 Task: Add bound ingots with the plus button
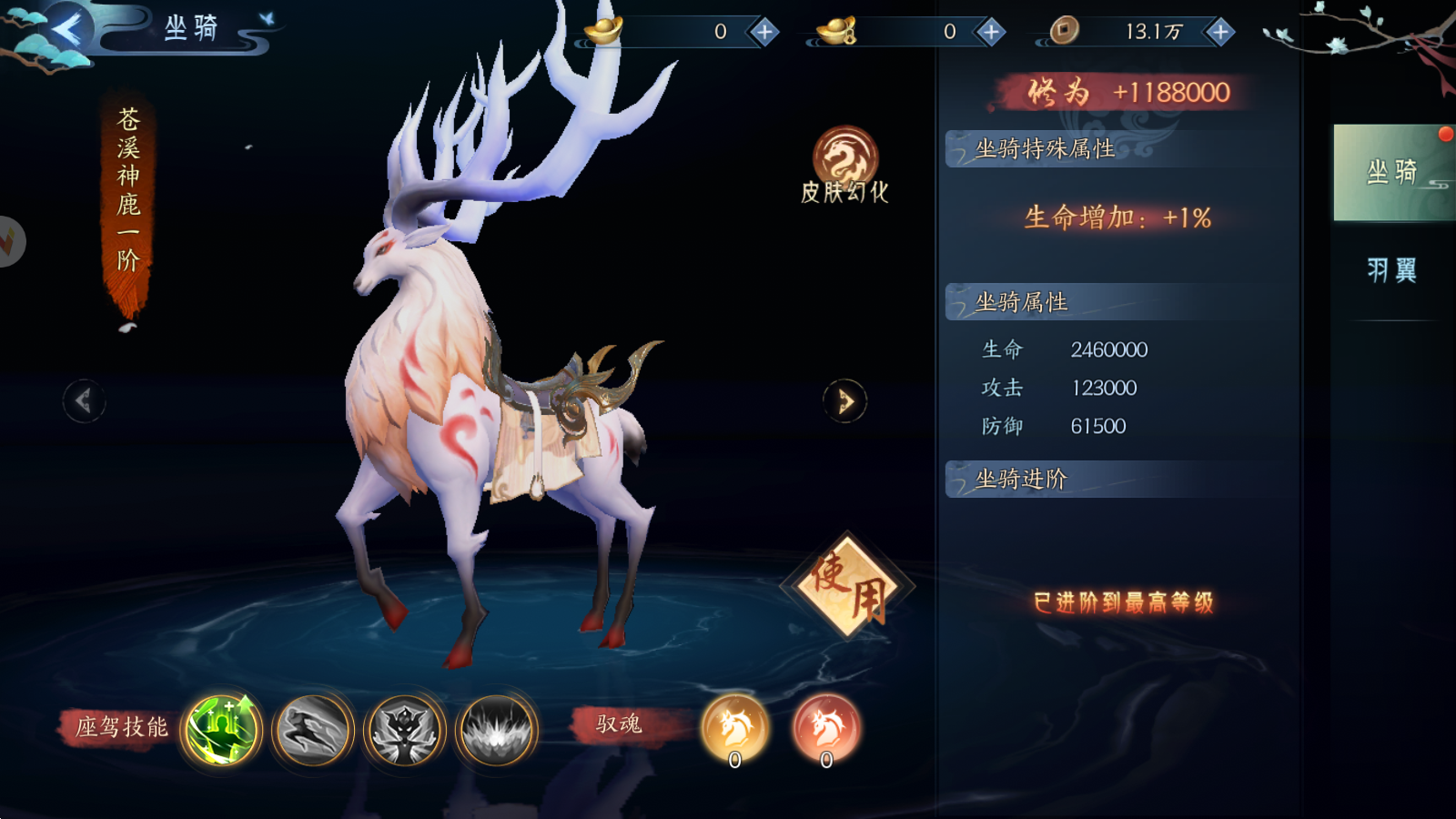click(990, 32)
